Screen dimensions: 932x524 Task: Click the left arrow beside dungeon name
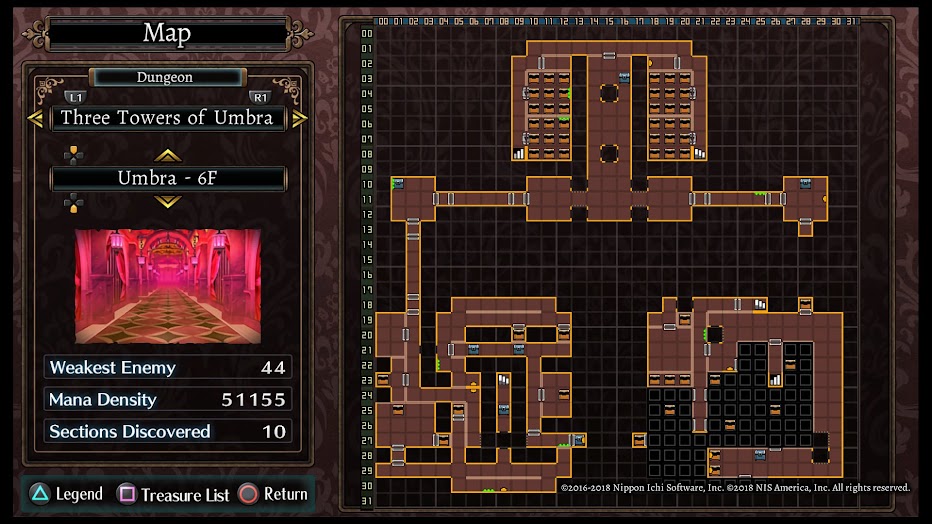[x=35, y=118]
